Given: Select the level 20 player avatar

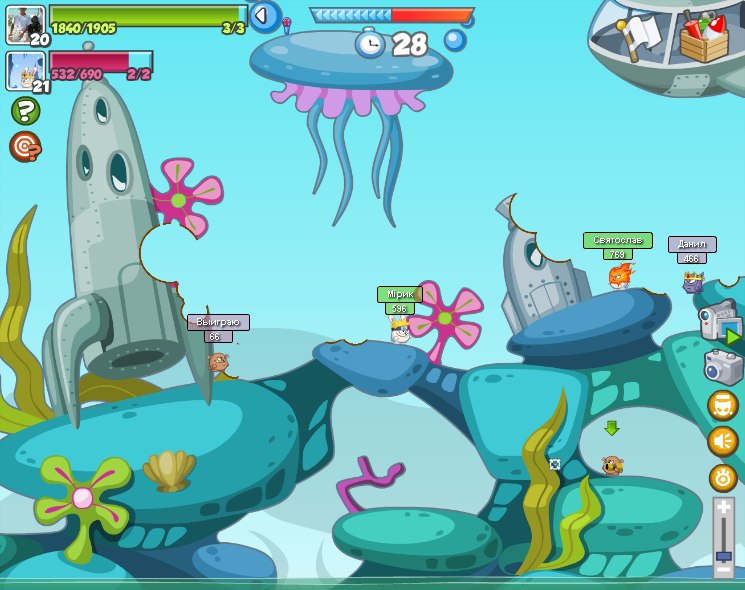Looking at the screenshot, I should click(25, 25).
